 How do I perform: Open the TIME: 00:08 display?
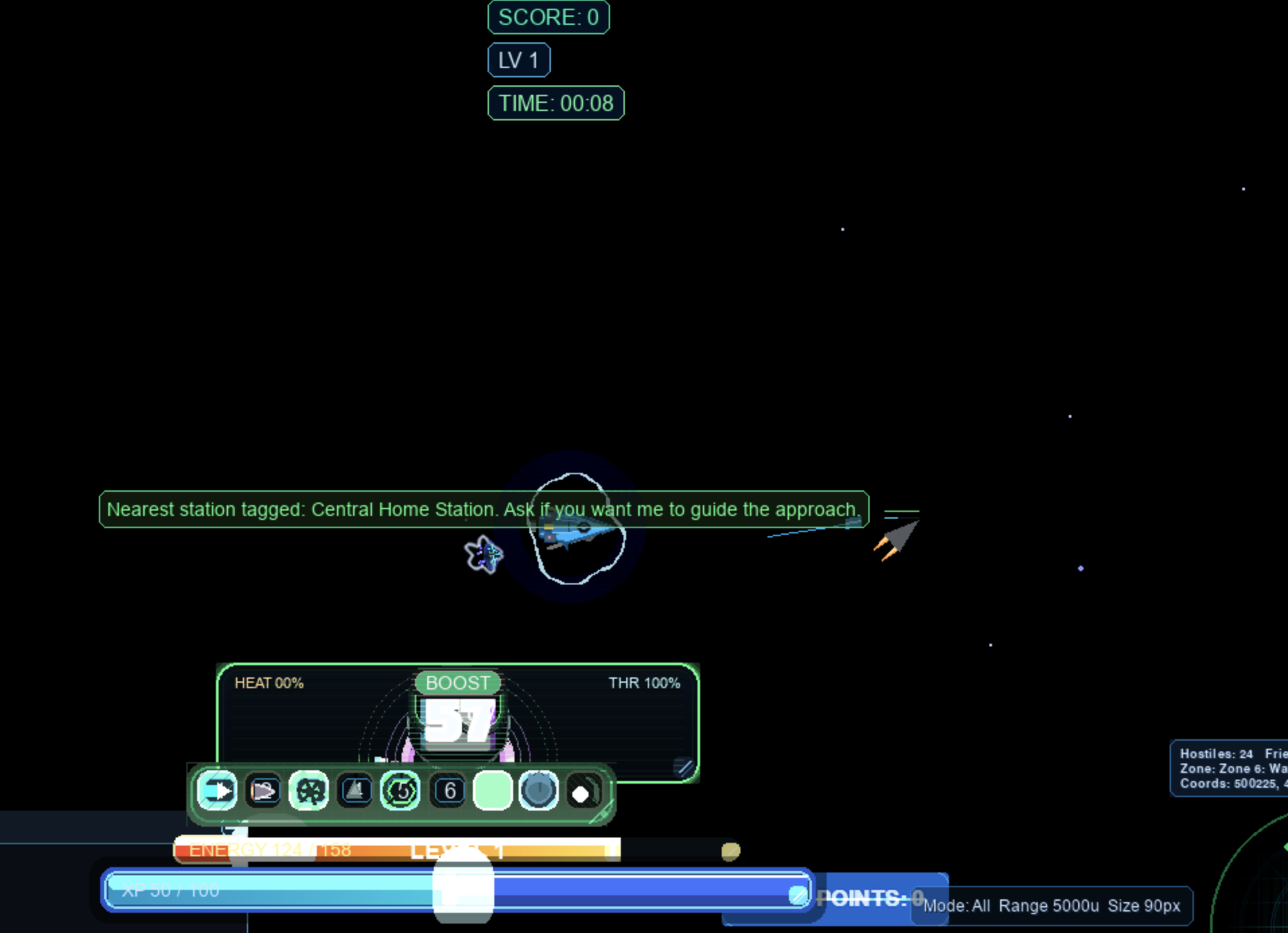tap(555, 102)
